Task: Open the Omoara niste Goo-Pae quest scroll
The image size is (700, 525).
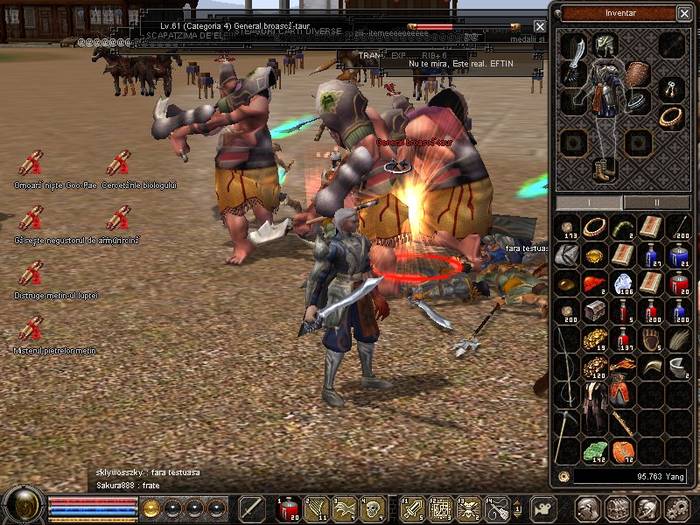Action: click(x=31, y=164)
